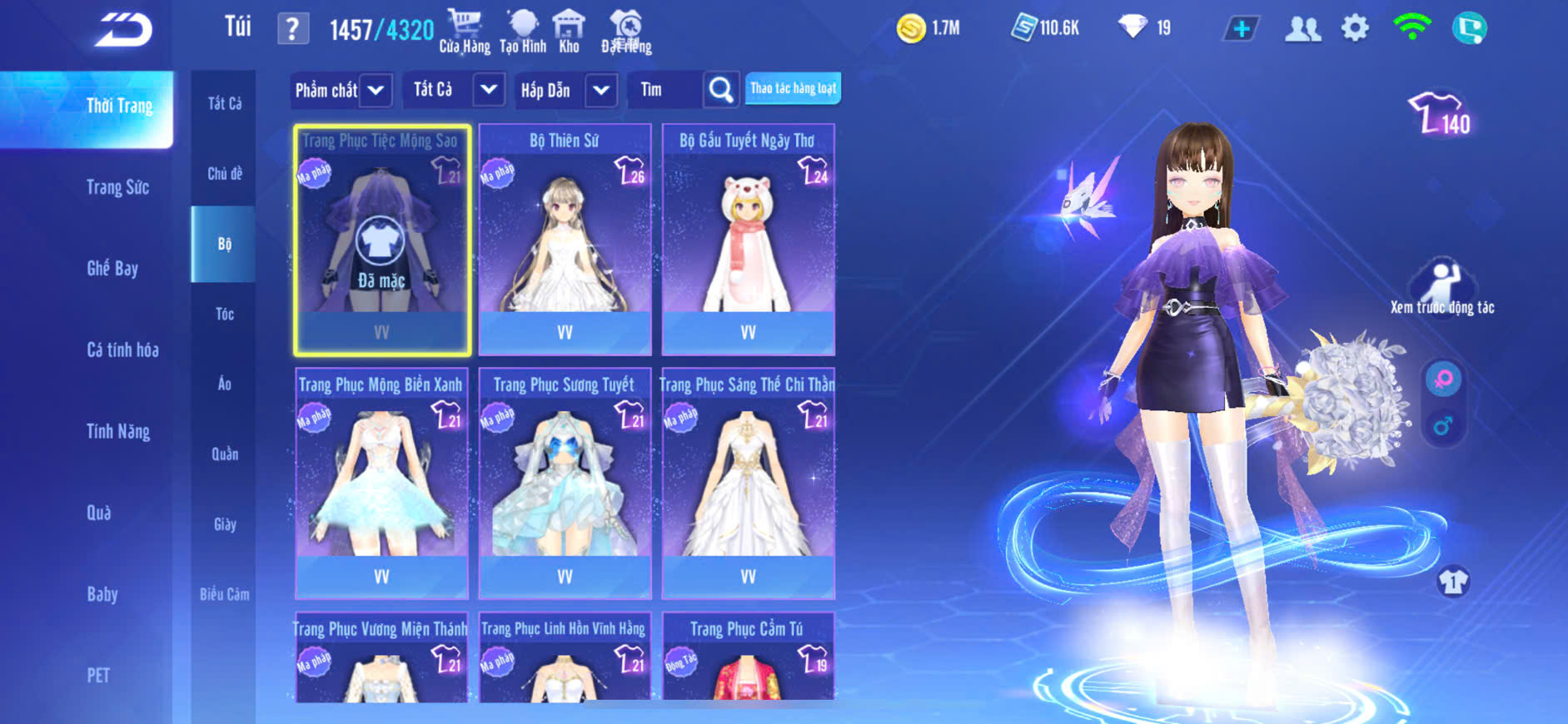Select the Tóc subcategory
1568x724 pixels.
click(x=224, y=314)
